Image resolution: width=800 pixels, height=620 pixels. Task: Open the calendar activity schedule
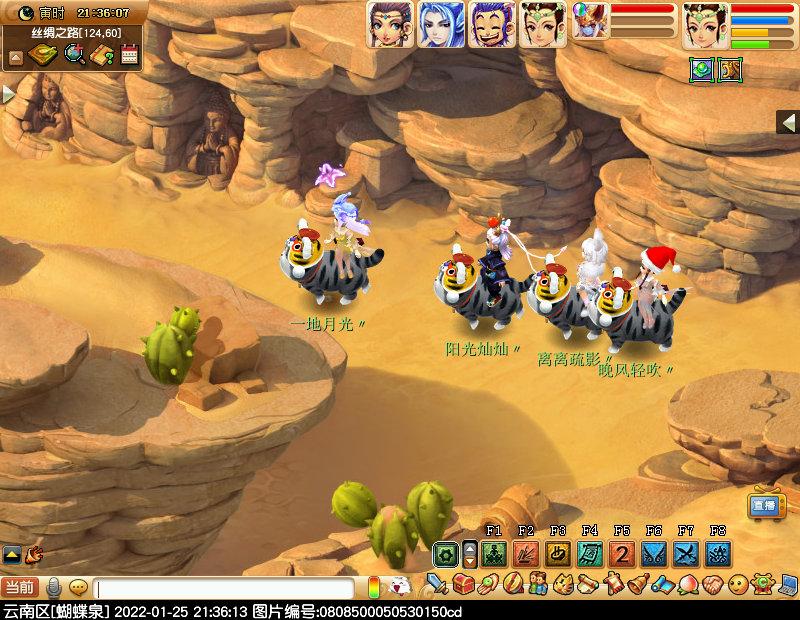click(129, 55)
